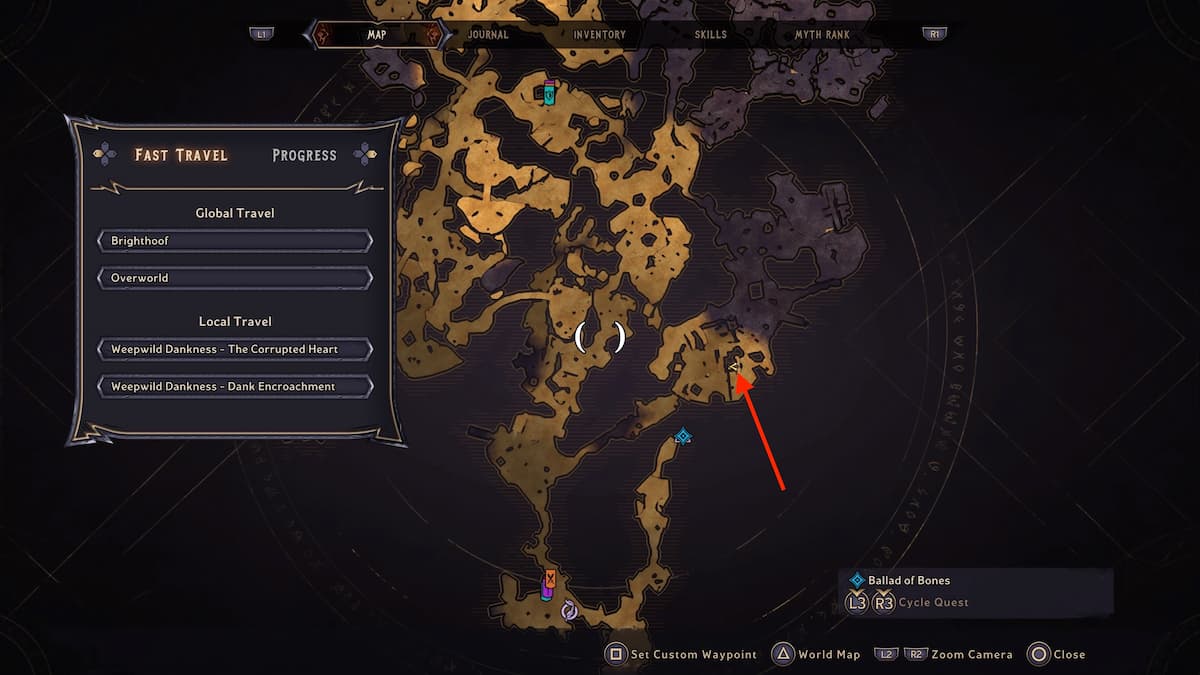This screenshot has height=675, width=1200.
Task: Select the vending machine marker at map top
Action: pyautogui.click(x=549, y=92)
